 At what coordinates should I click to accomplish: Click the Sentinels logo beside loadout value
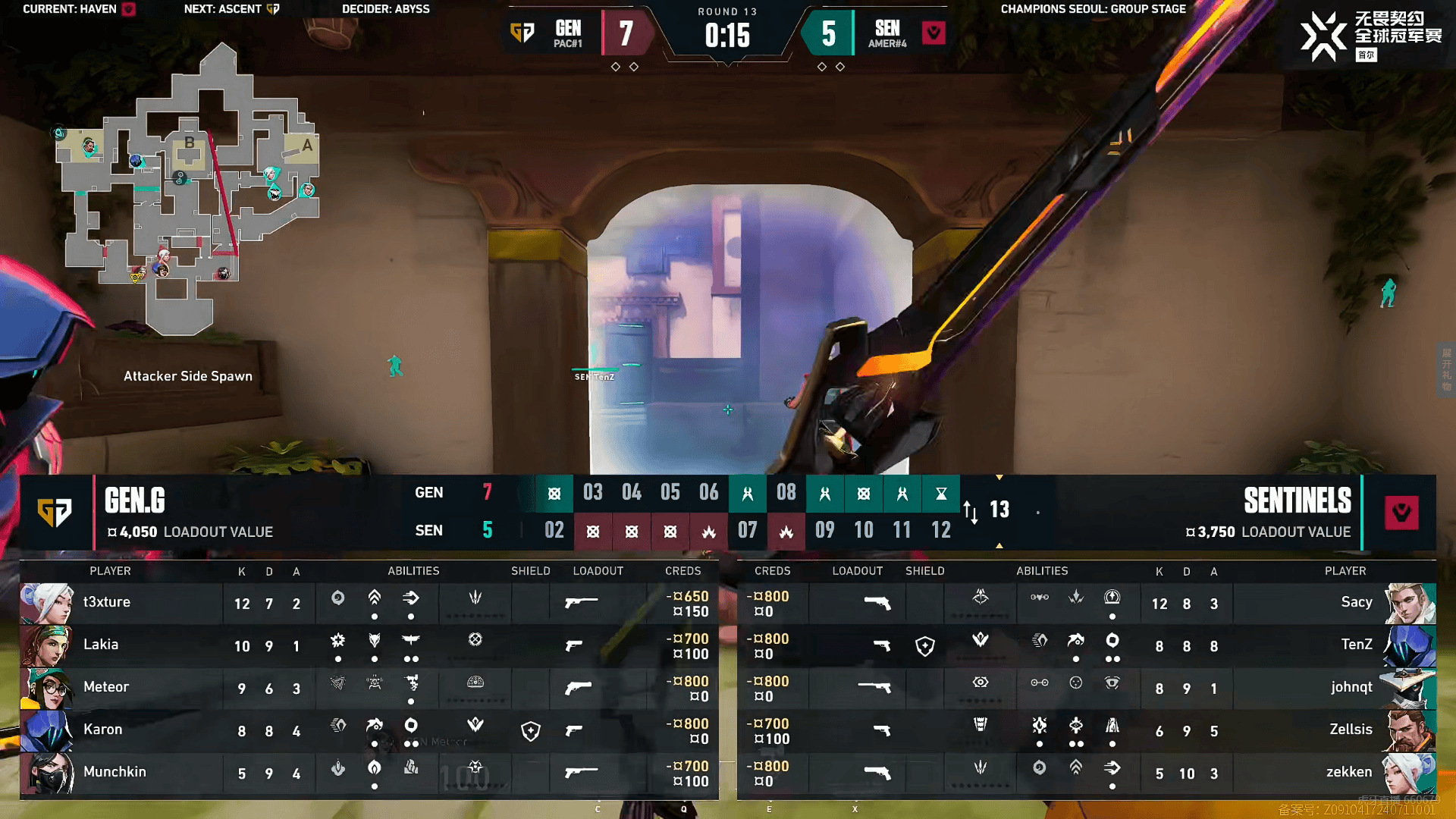[1401, 513]
